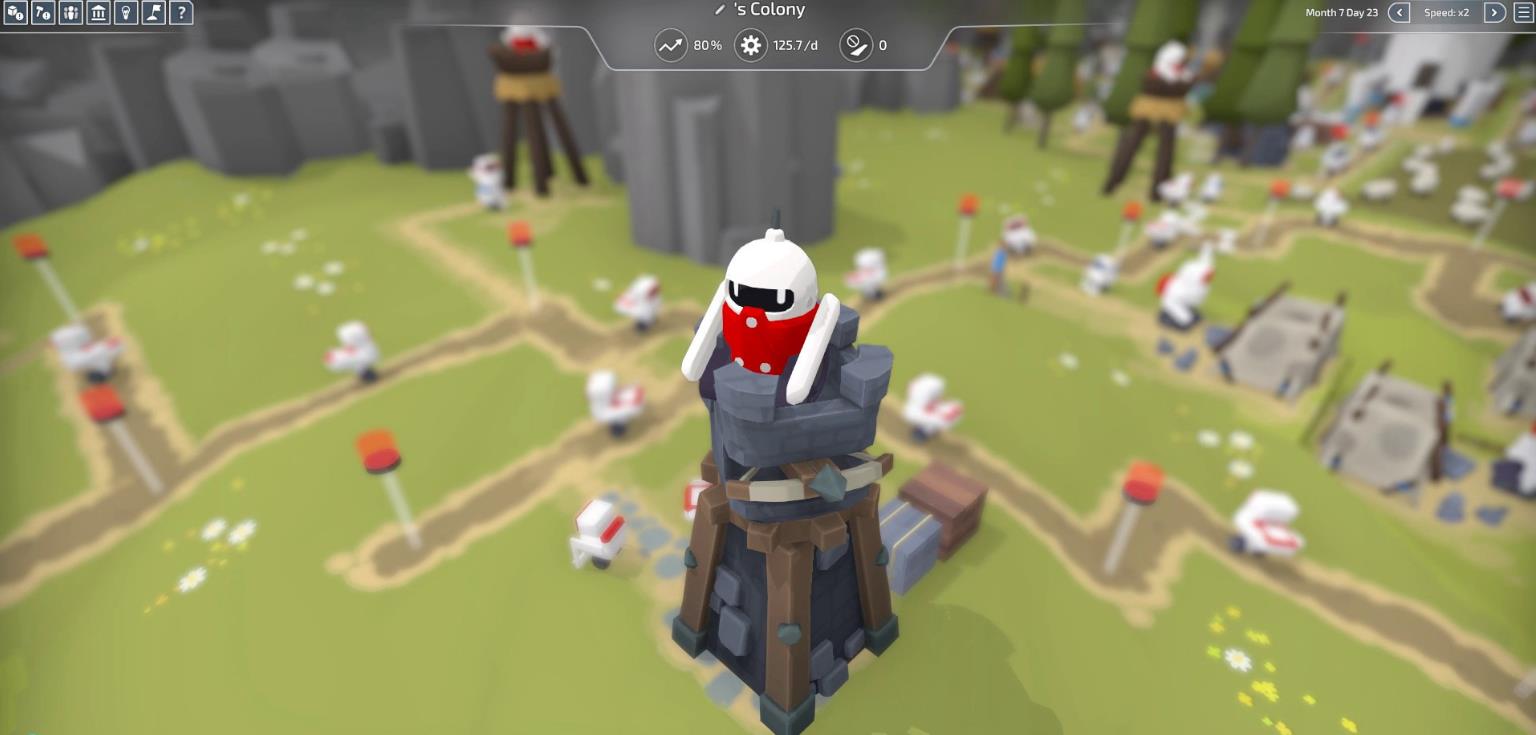This screenshot has width=1536, height=735.
Task: Open the lightbulb research panel
Action: pyautogui.click(x=125, y=13)
